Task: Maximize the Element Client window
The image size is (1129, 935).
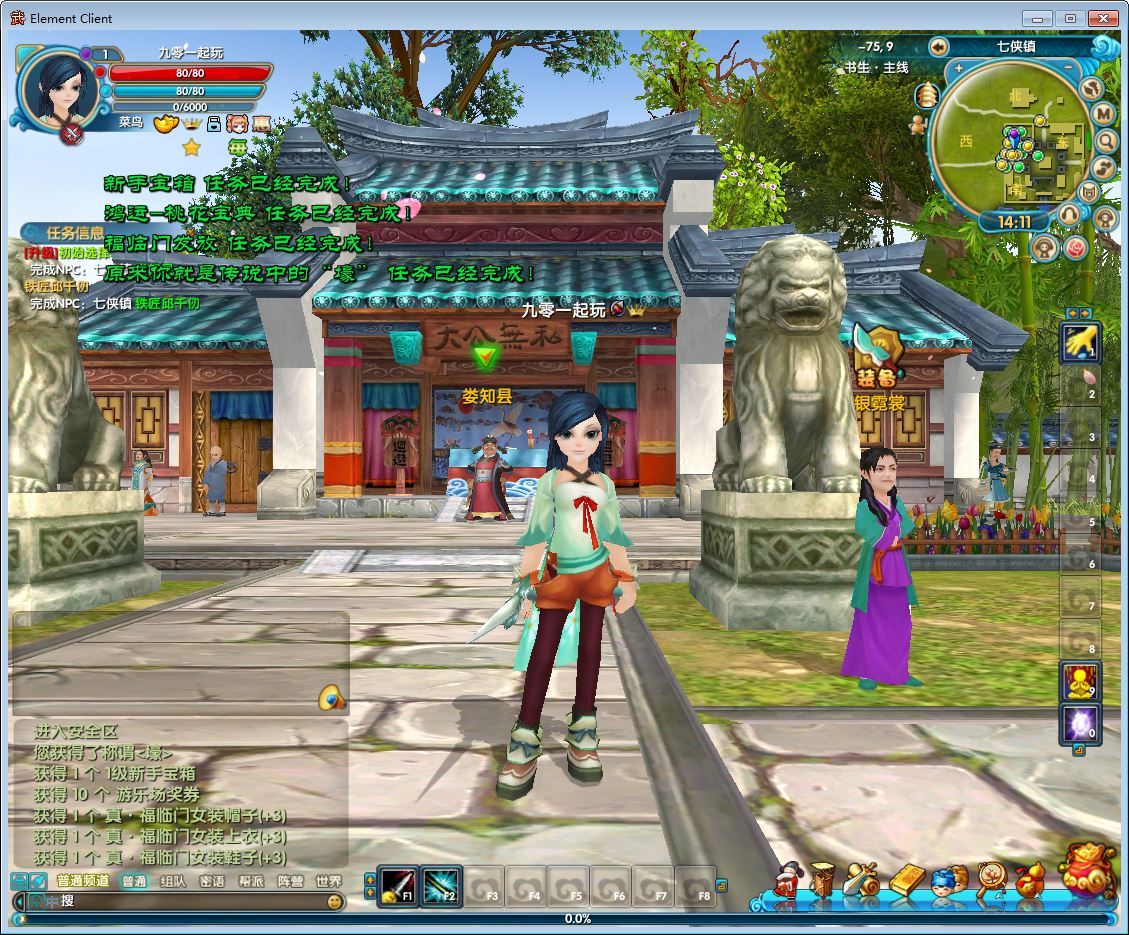Action: [x=1069, y=18]
